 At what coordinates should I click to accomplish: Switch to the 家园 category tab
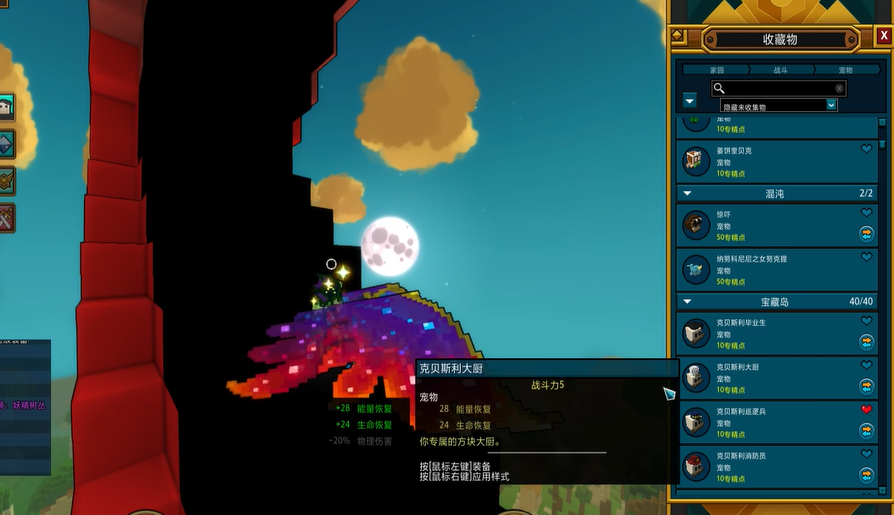[716, 70]
